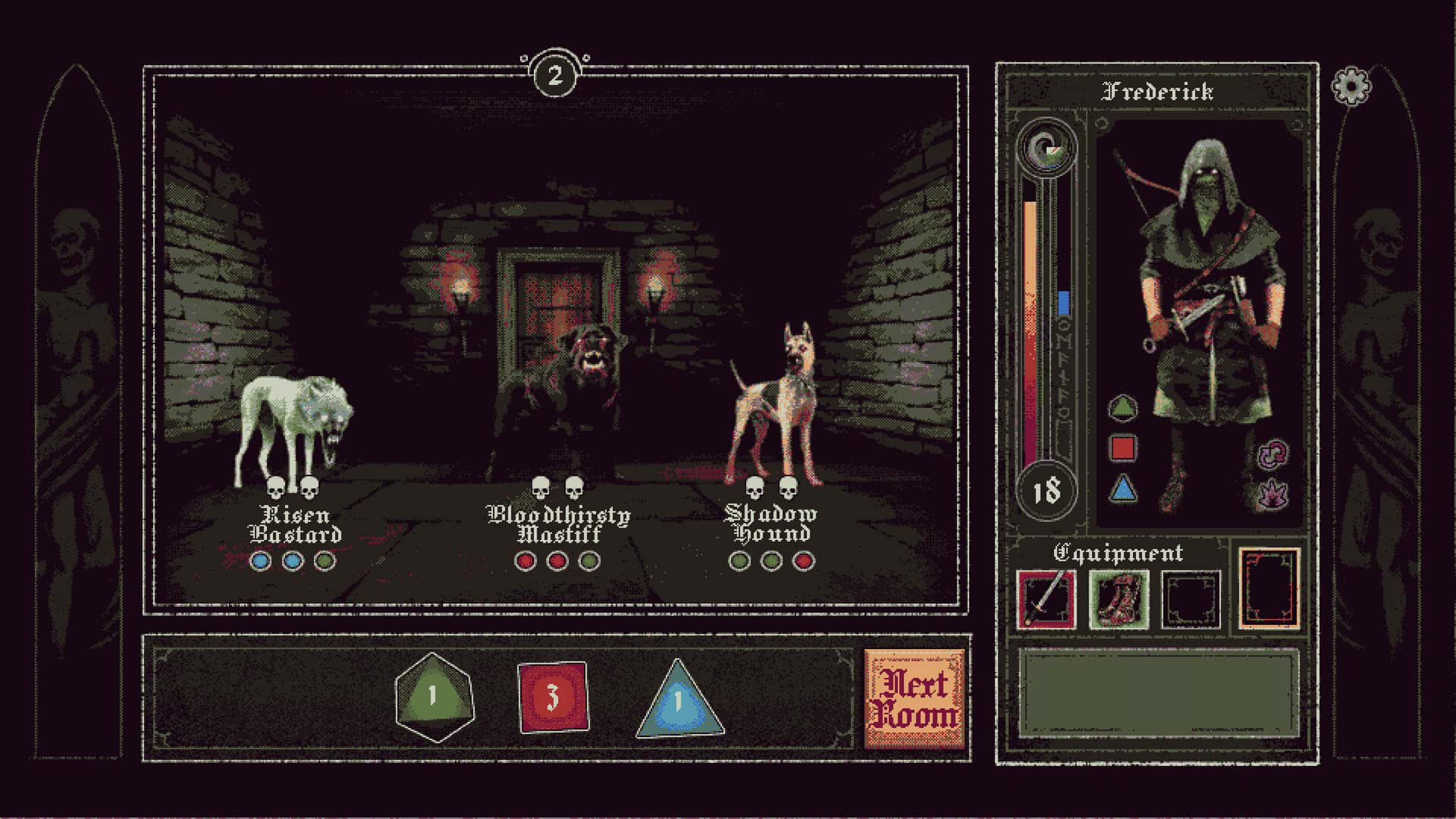Open settings via the gear icon

[x=1351, y=86]
